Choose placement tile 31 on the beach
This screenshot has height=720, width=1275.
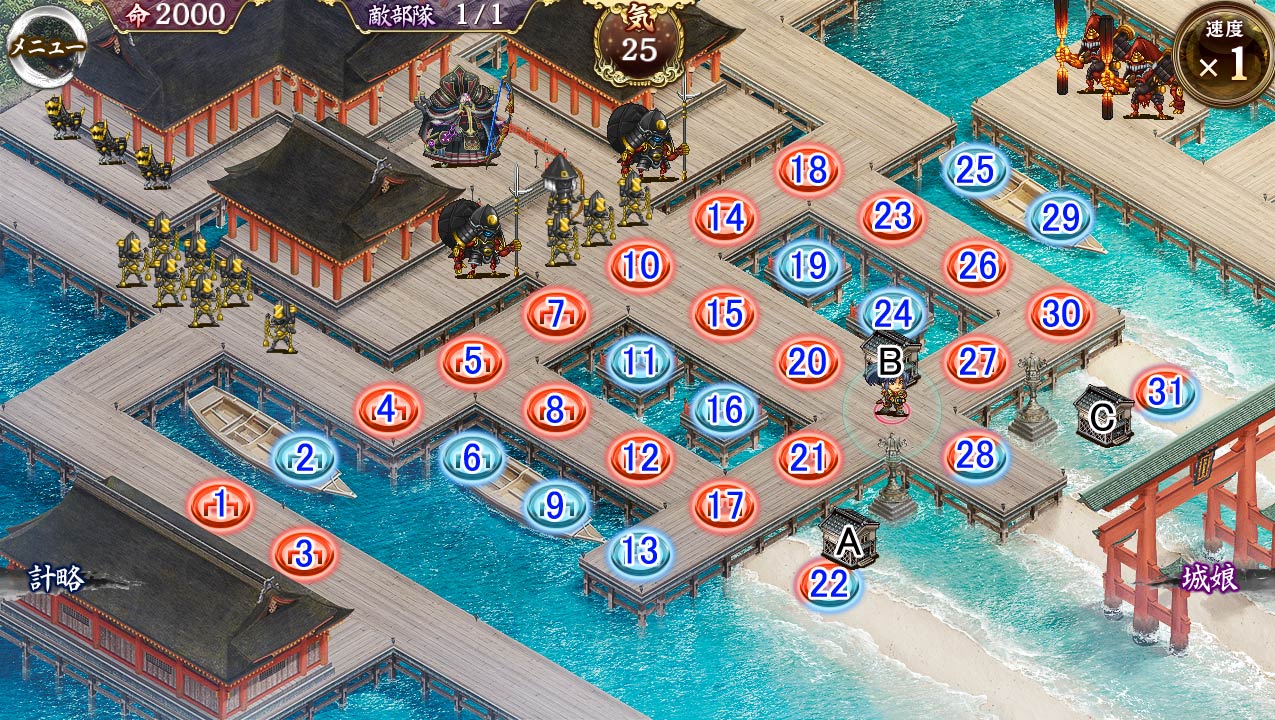(1165, 392)
